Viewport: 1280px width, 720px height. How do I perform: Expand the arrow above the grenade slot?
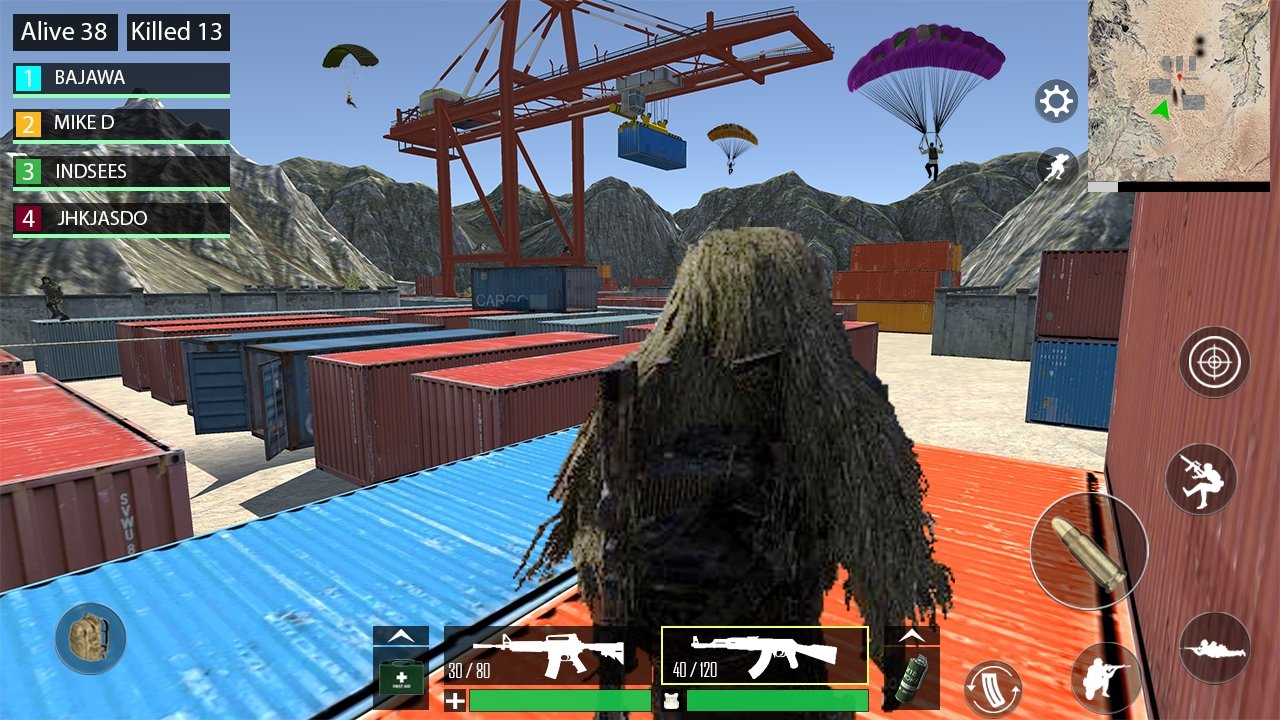(x=911, y=635)
